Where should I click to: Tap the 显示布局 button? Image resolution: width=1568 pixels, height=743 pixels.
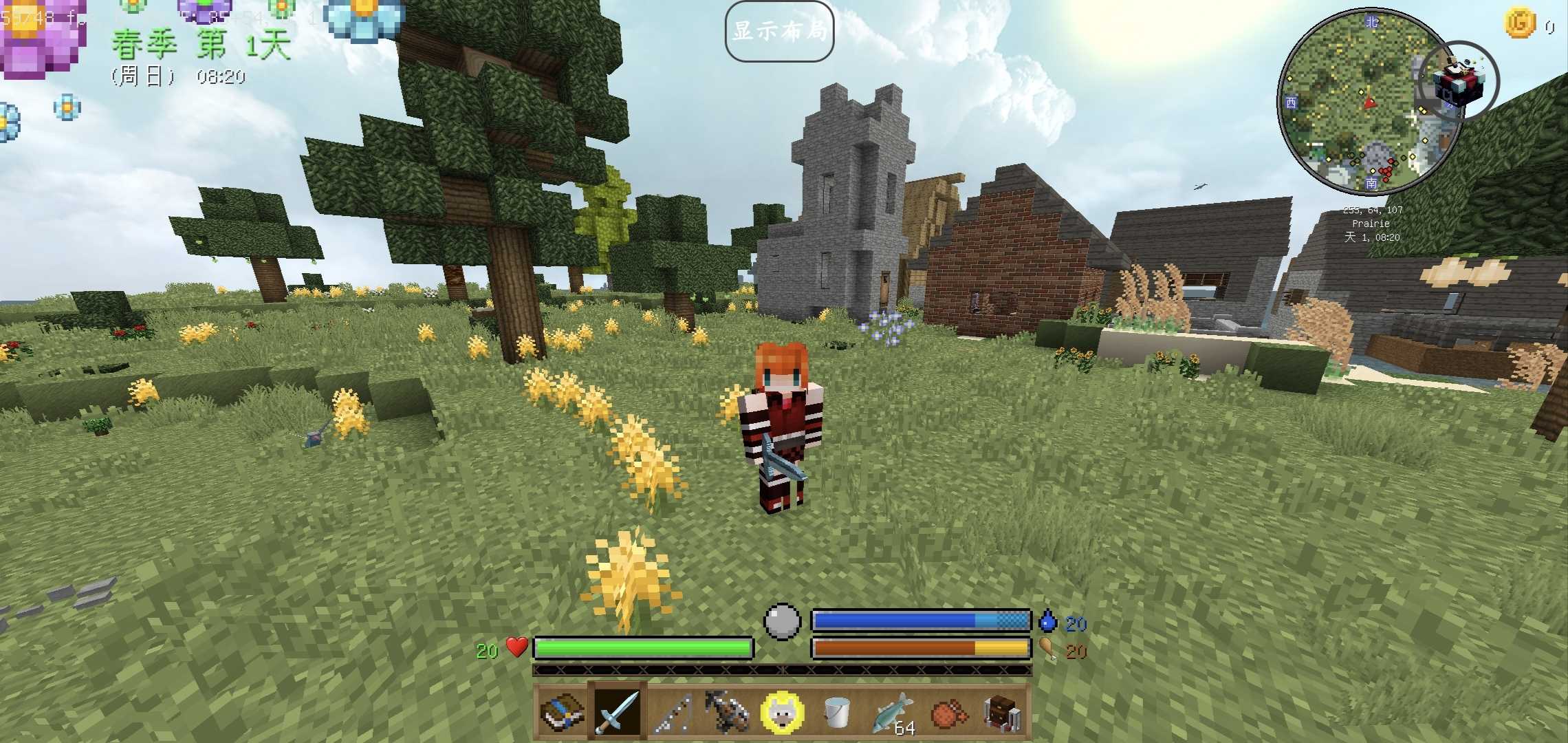(x=779, y=31)
